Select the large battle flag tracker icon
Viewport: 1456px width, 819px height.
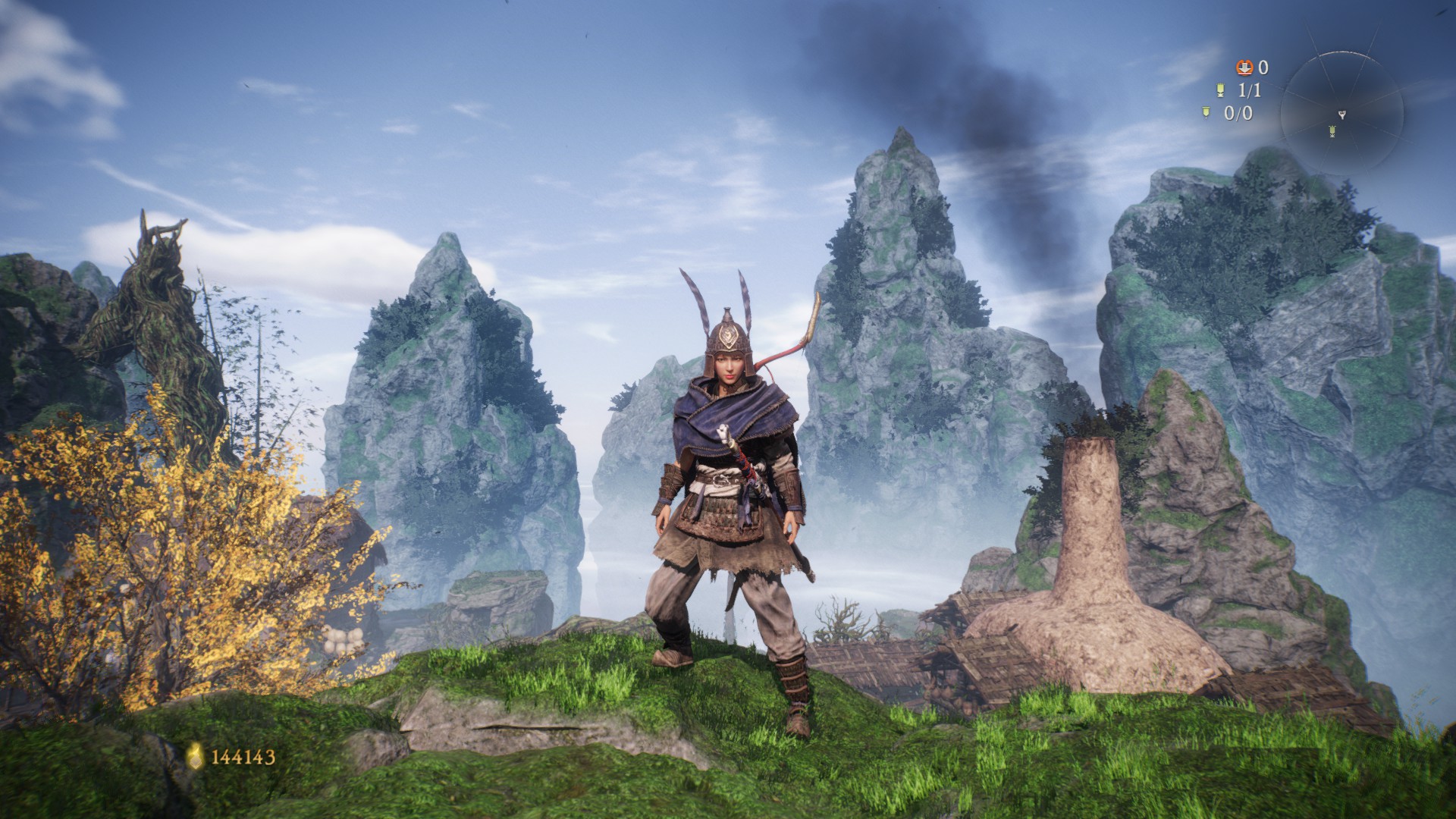1220,91
